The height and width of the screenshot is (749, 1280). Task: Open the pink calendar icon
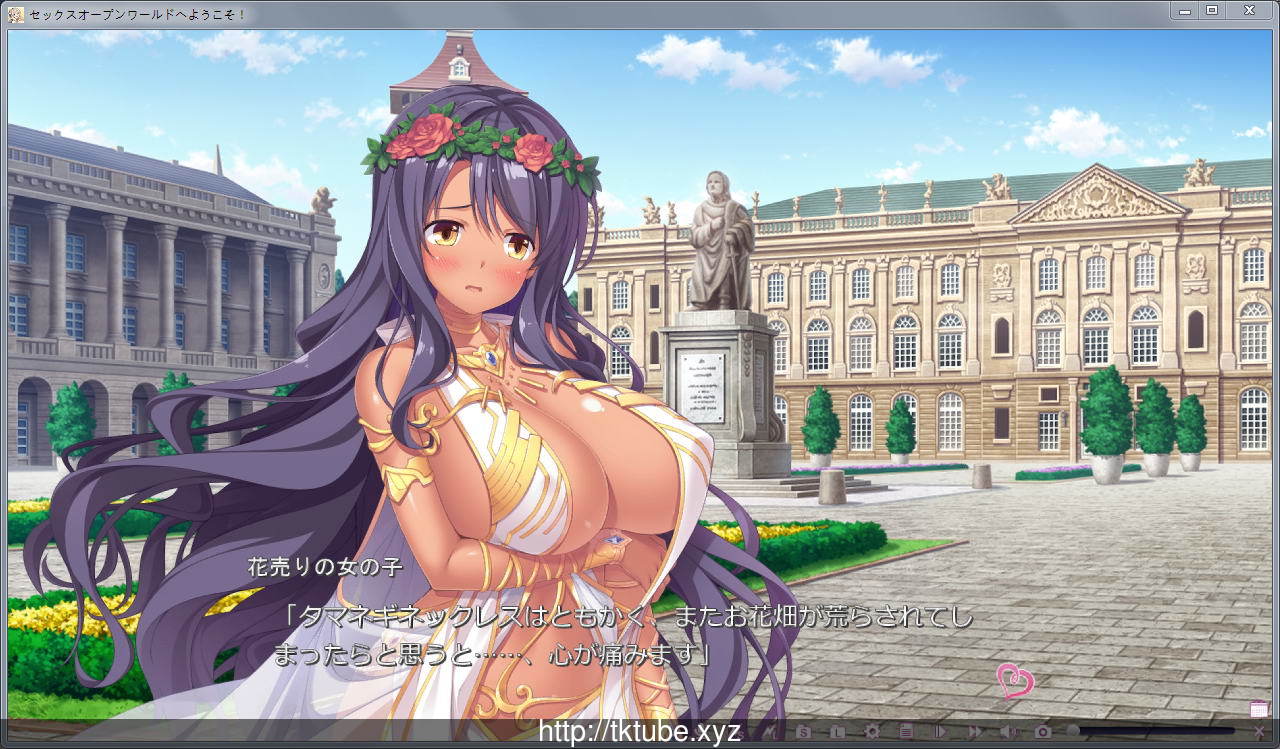[x=1259, y=709]
